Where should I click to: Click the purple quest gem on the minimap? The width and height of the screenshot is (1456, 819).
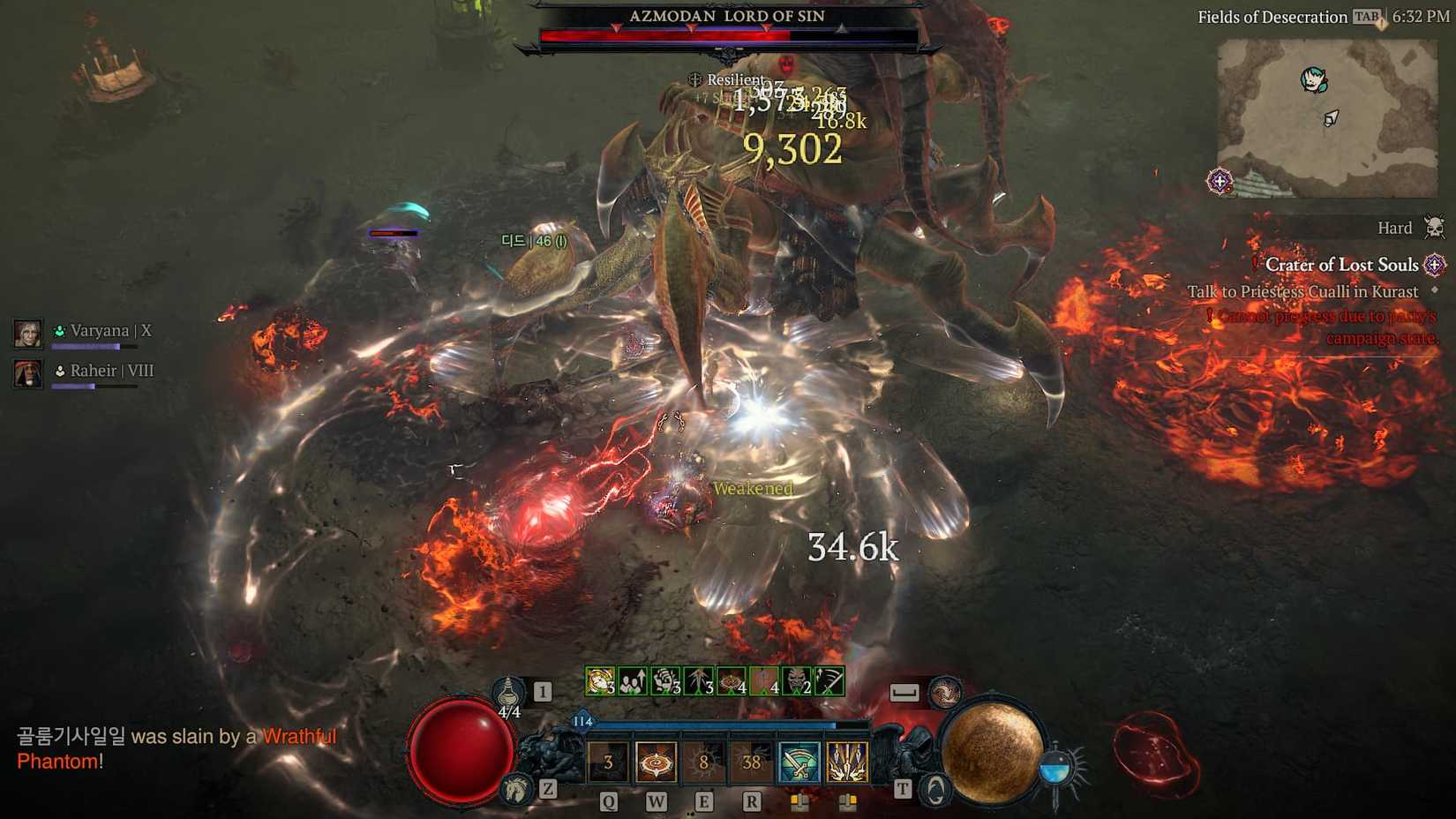pos(1222,181)
